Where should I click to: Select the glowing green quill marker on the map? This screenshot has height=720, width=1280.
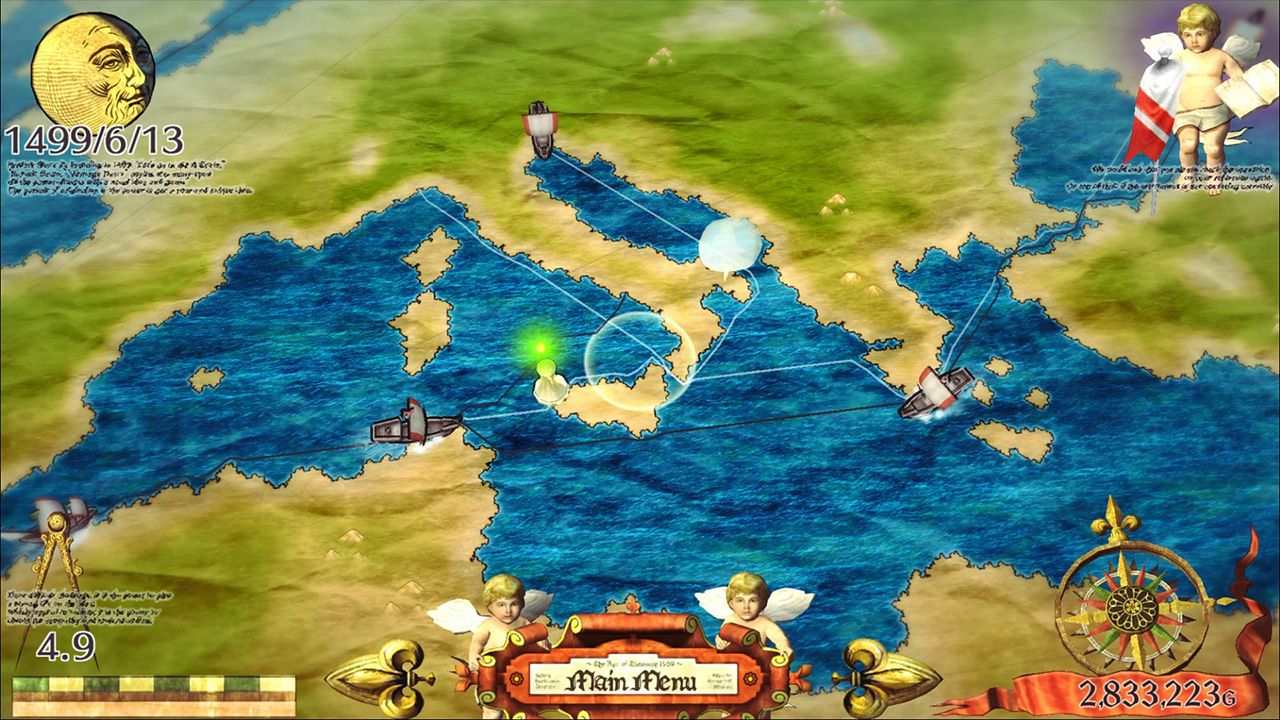540,355
